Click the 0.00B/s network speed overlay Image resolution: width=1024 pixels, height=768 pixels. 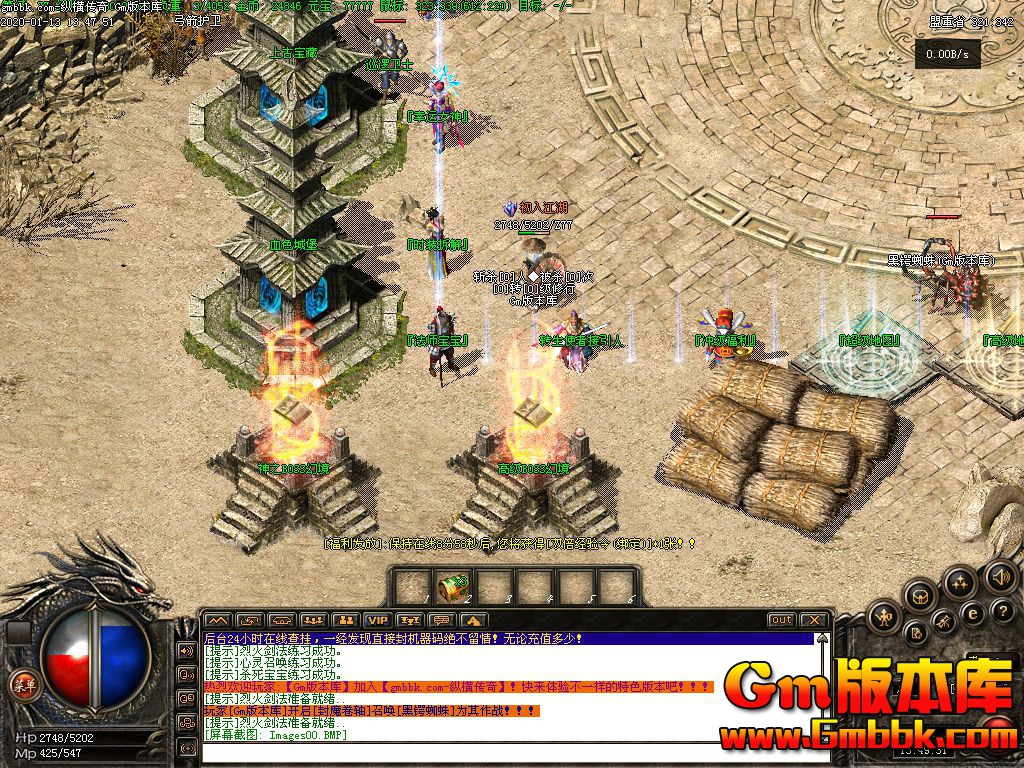947,54
